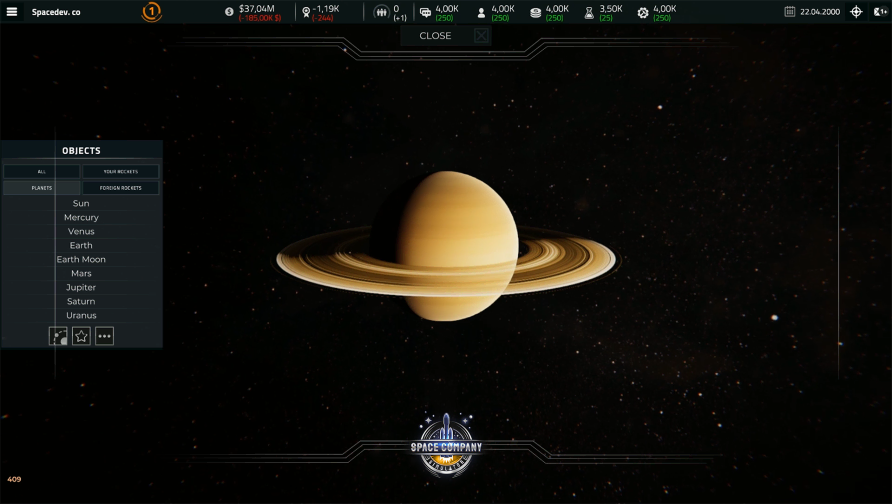Click the crosshair target icon
This screenshot has width=892, height=504.
pos(856,12)
